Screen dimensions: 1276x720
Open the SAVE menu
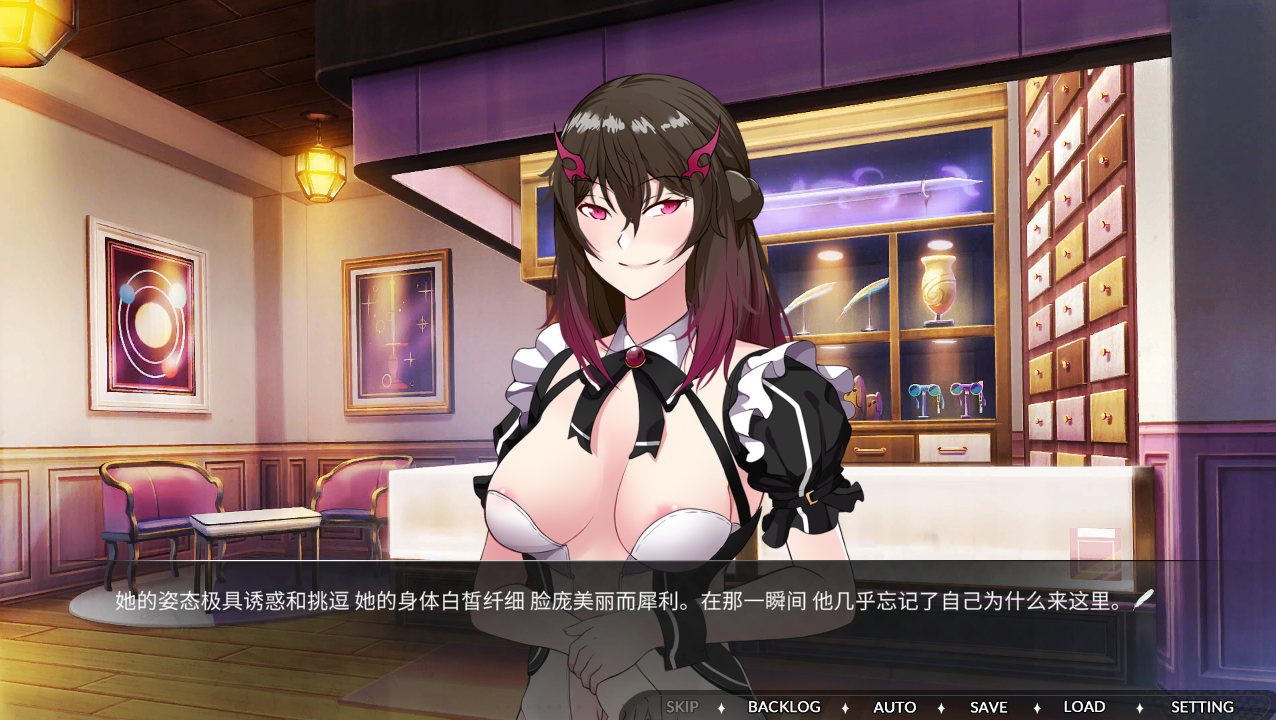[988, 707]
